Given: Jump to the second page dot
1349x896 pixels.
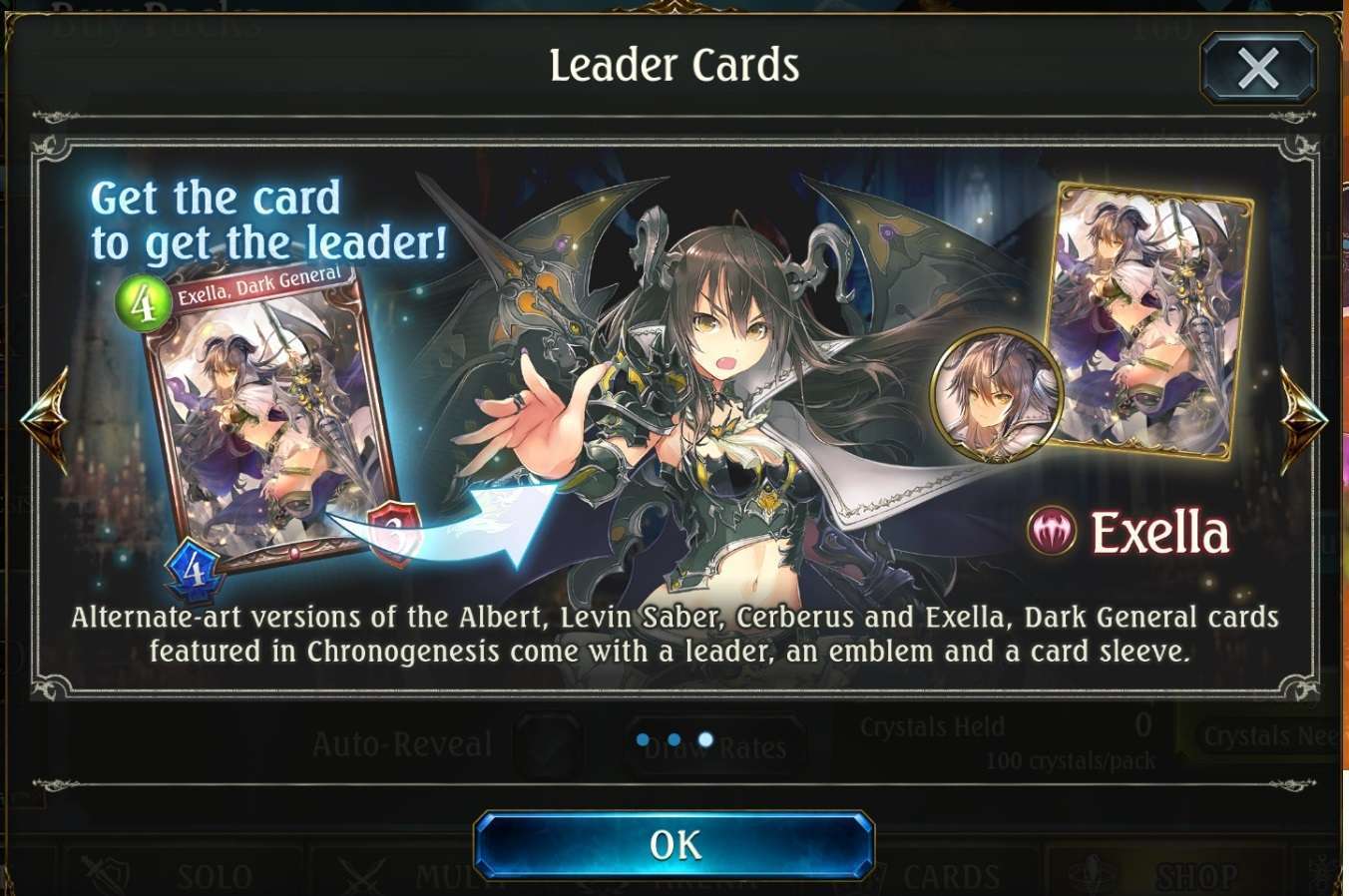Looking at the screenshot, I should pos(674,739).
